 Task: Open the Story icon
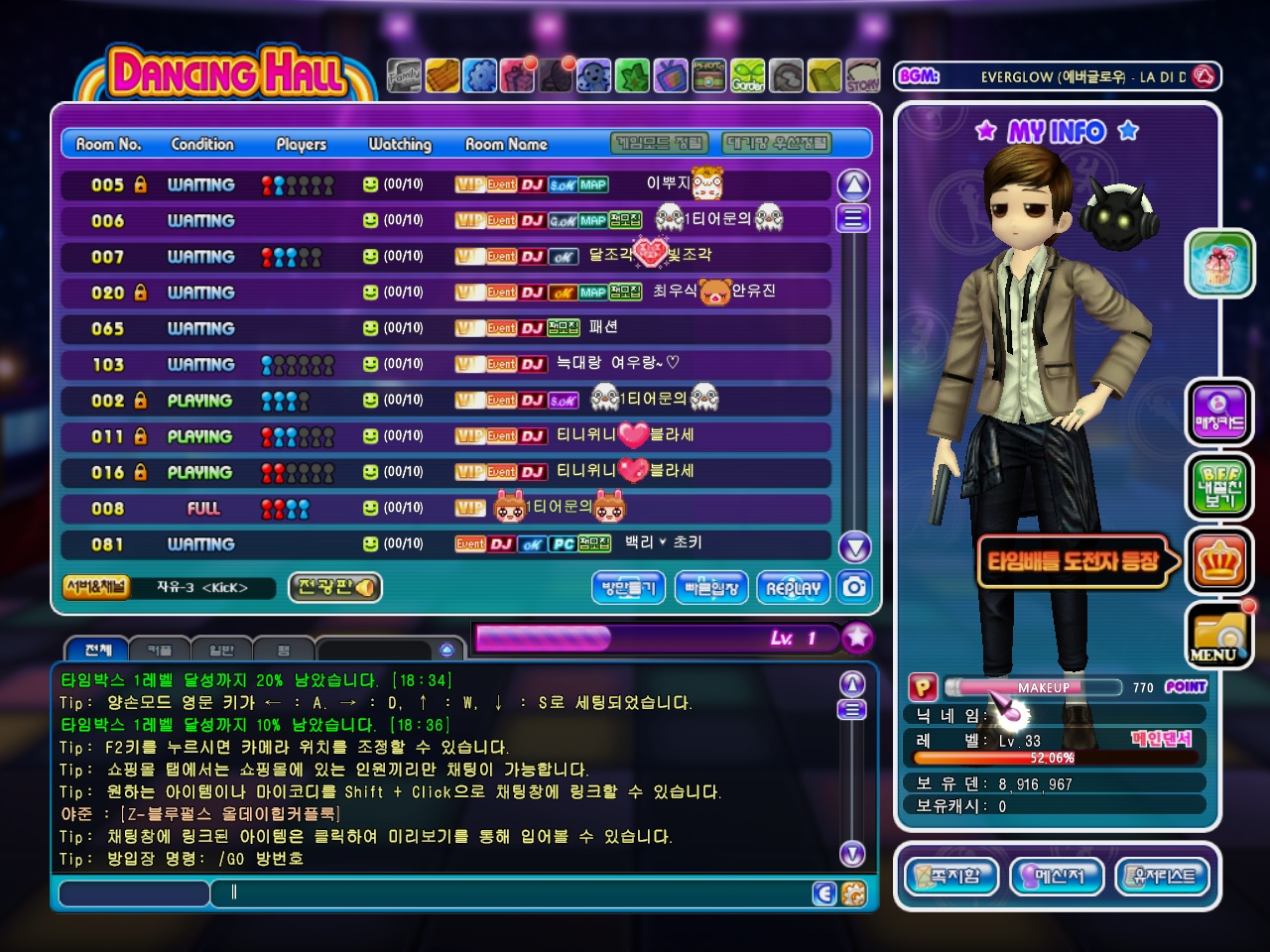[x=862, y=76]
